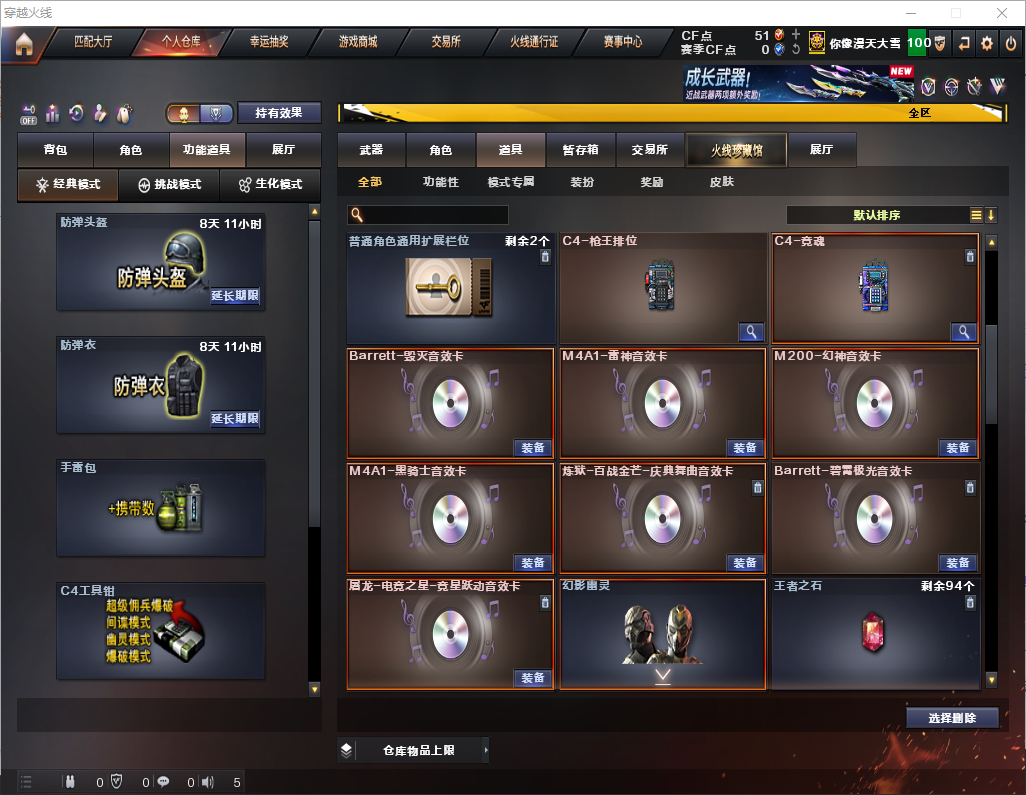Open the 武器 weapons storage tab

pos(371,150)
